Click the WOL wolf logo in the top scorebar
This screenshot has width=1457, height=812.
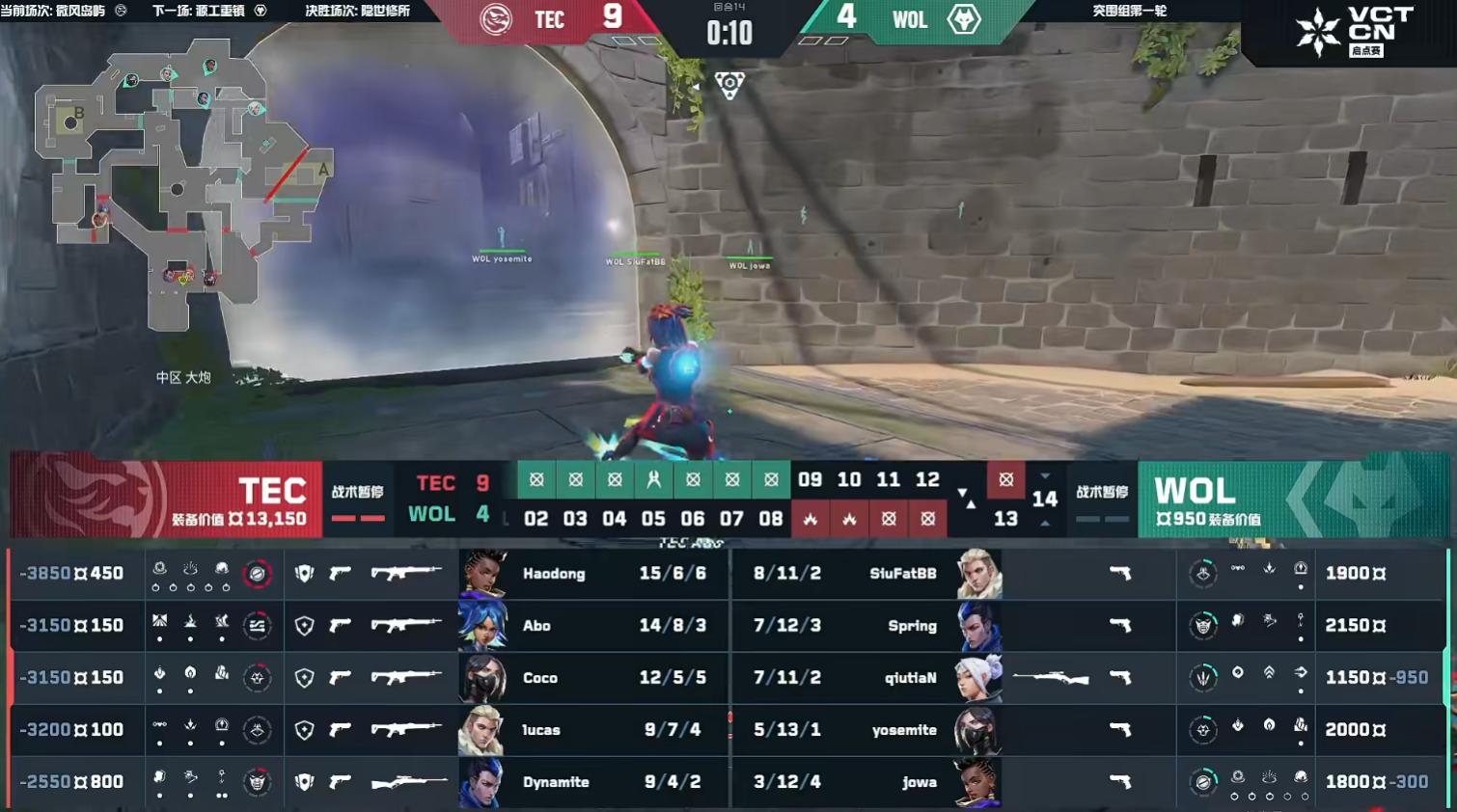[964, 19]
